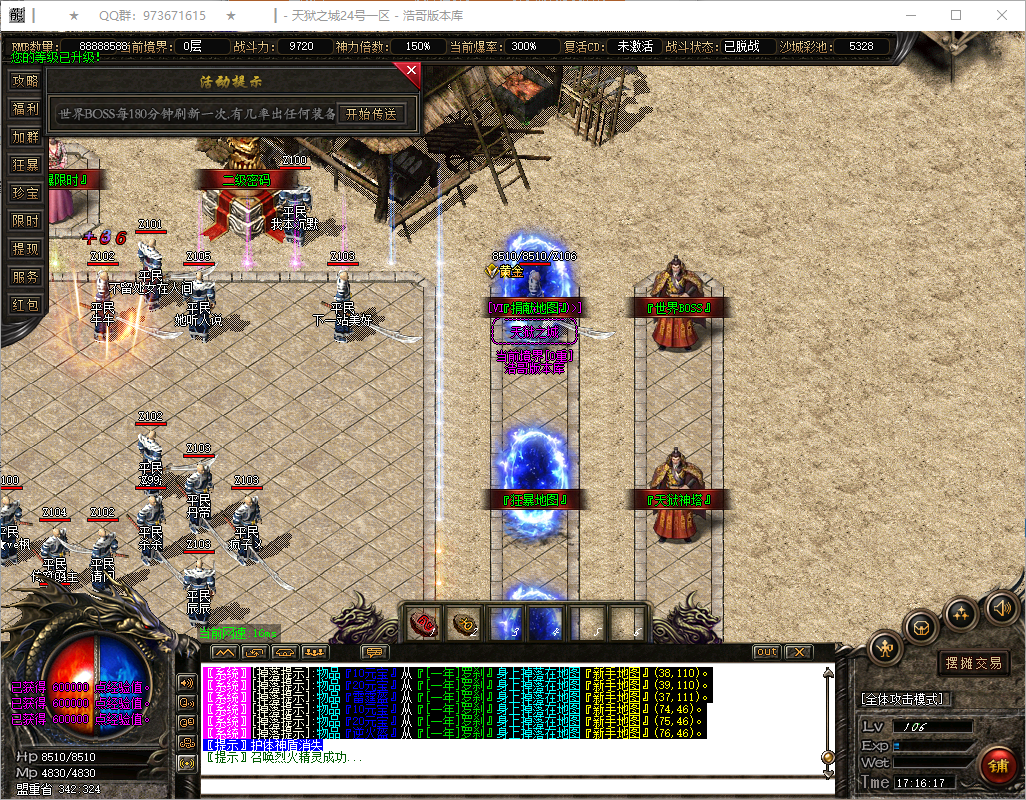
Task: Open the 红包 red packet menu
Action: click(x=25, y=305)
